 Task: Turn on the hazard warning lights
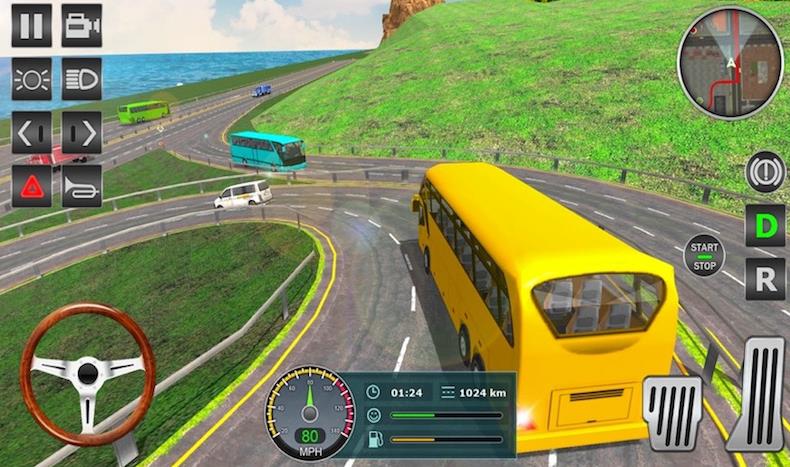tap(31, 186)
